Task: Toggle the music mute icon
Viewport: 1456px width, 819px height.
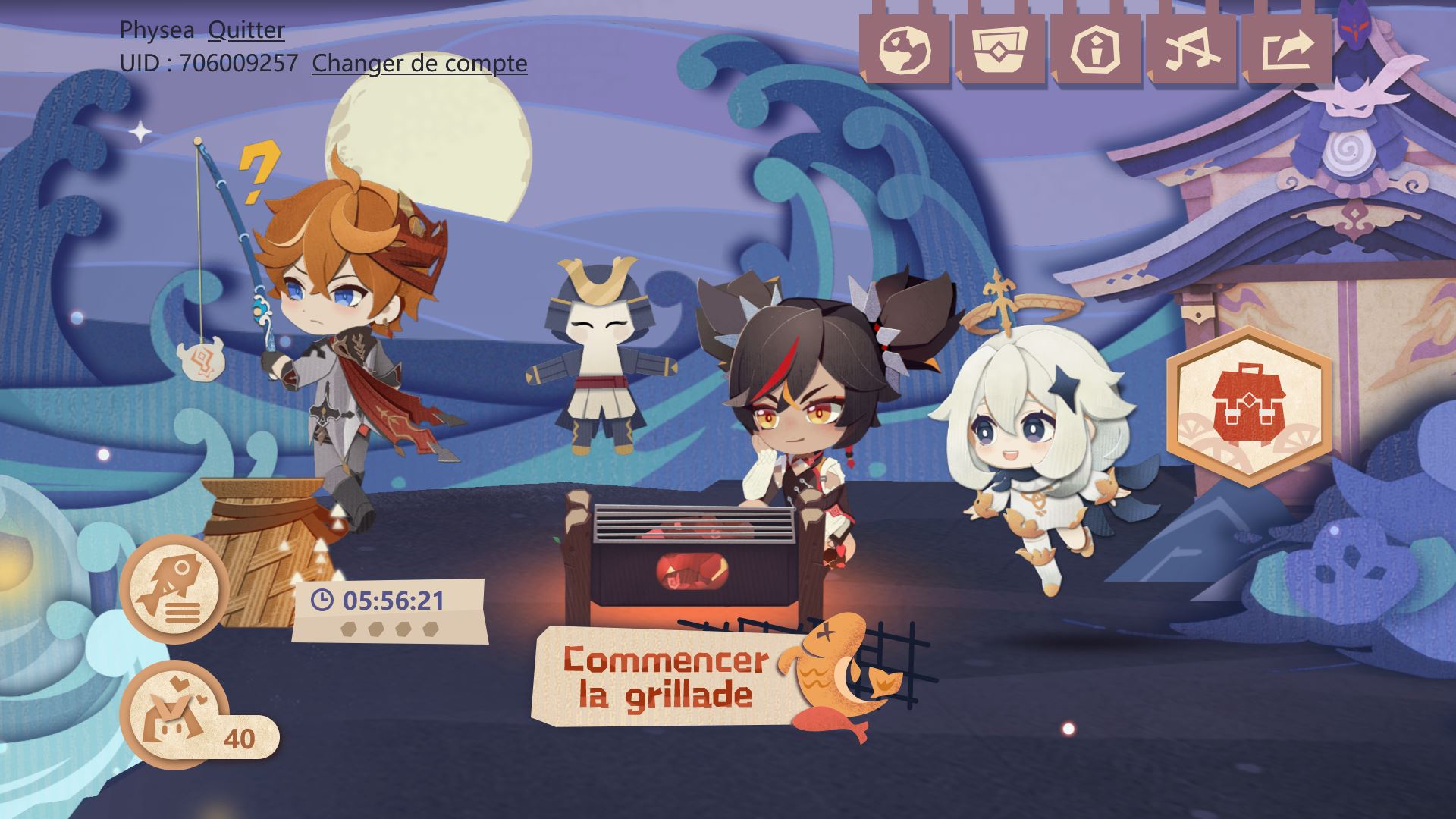Action: (x=1191, y=50)
